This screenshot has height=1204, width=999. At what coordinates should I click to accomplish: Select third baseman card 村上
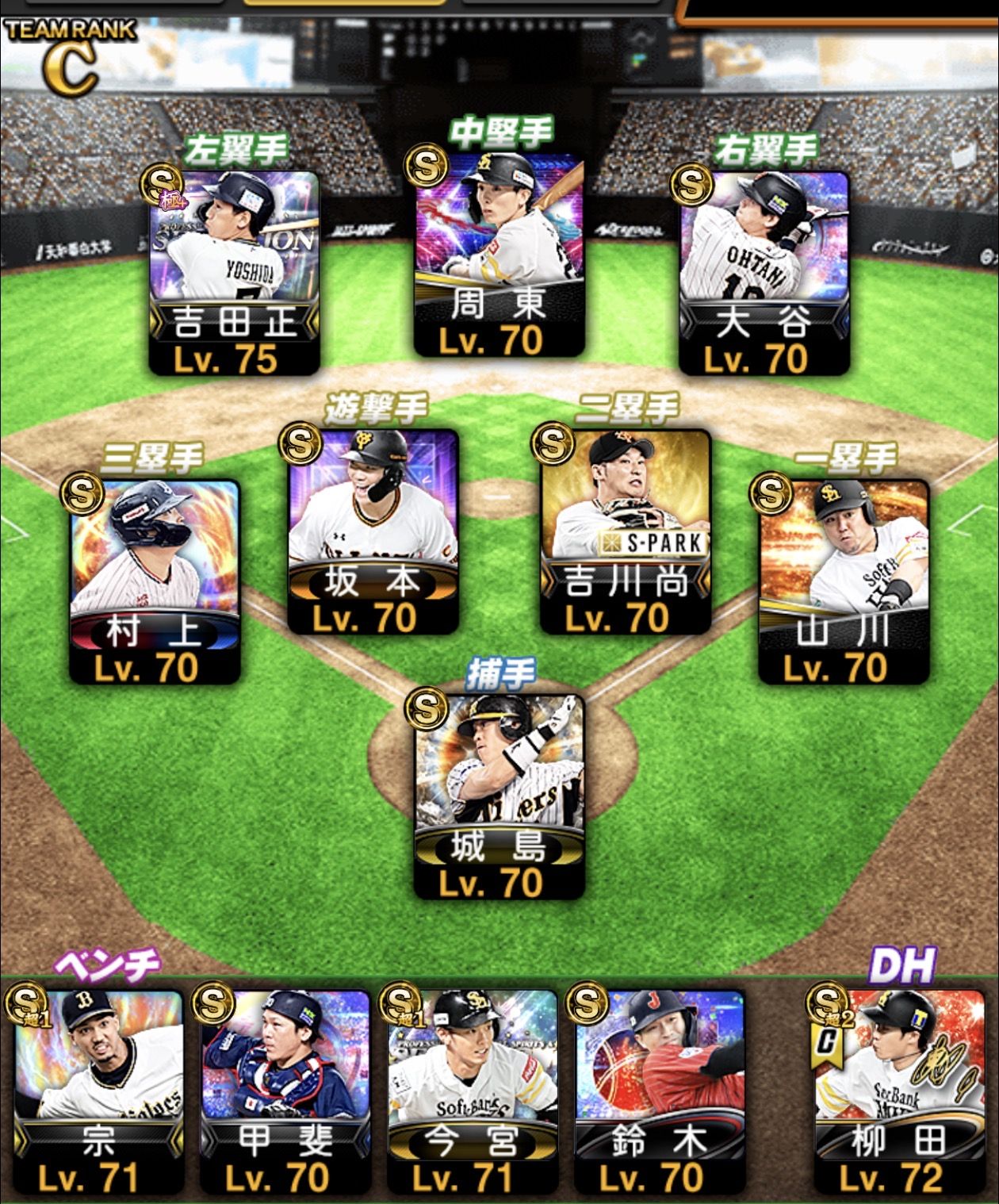(155, 581)
